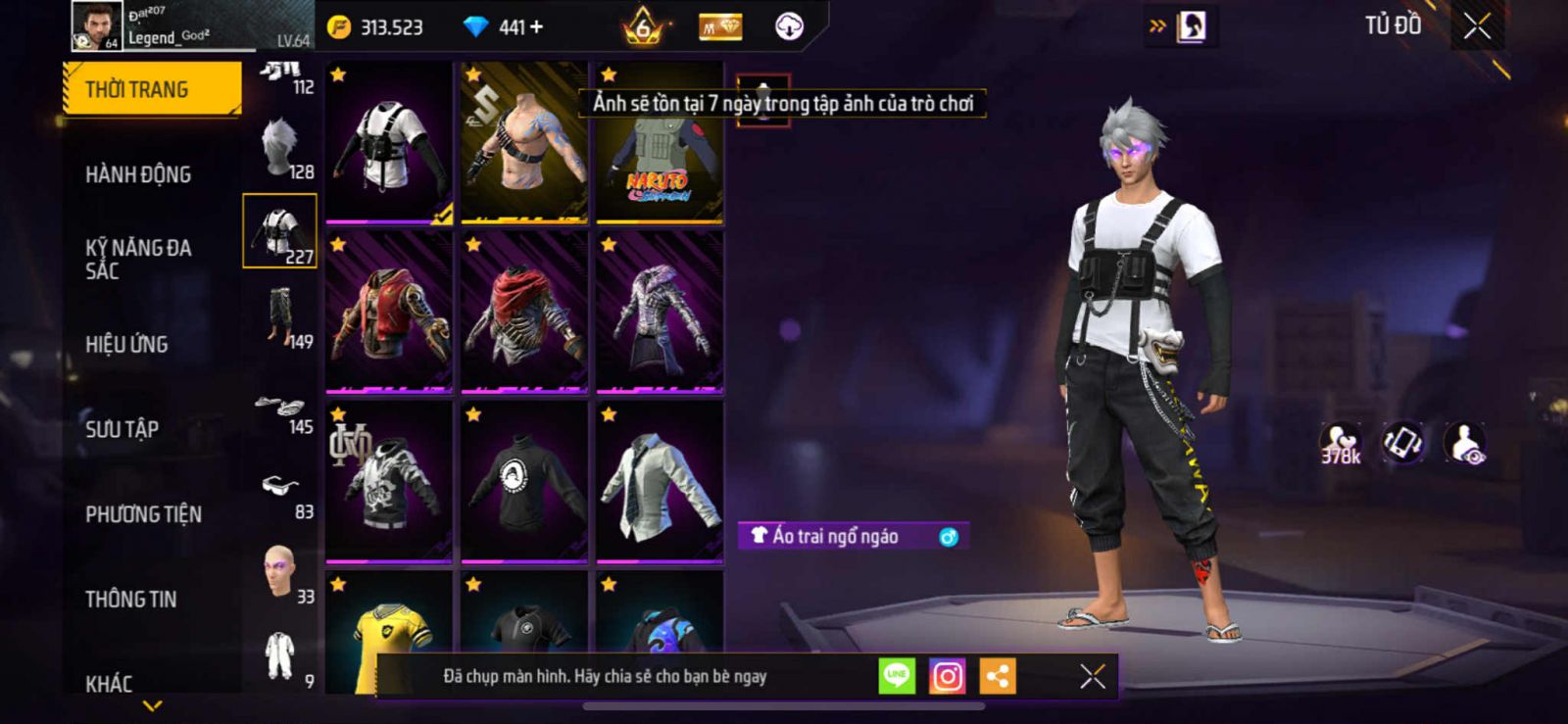
Task: Close the Tủ Đồ wardrobe screen
Action: 1477,26
